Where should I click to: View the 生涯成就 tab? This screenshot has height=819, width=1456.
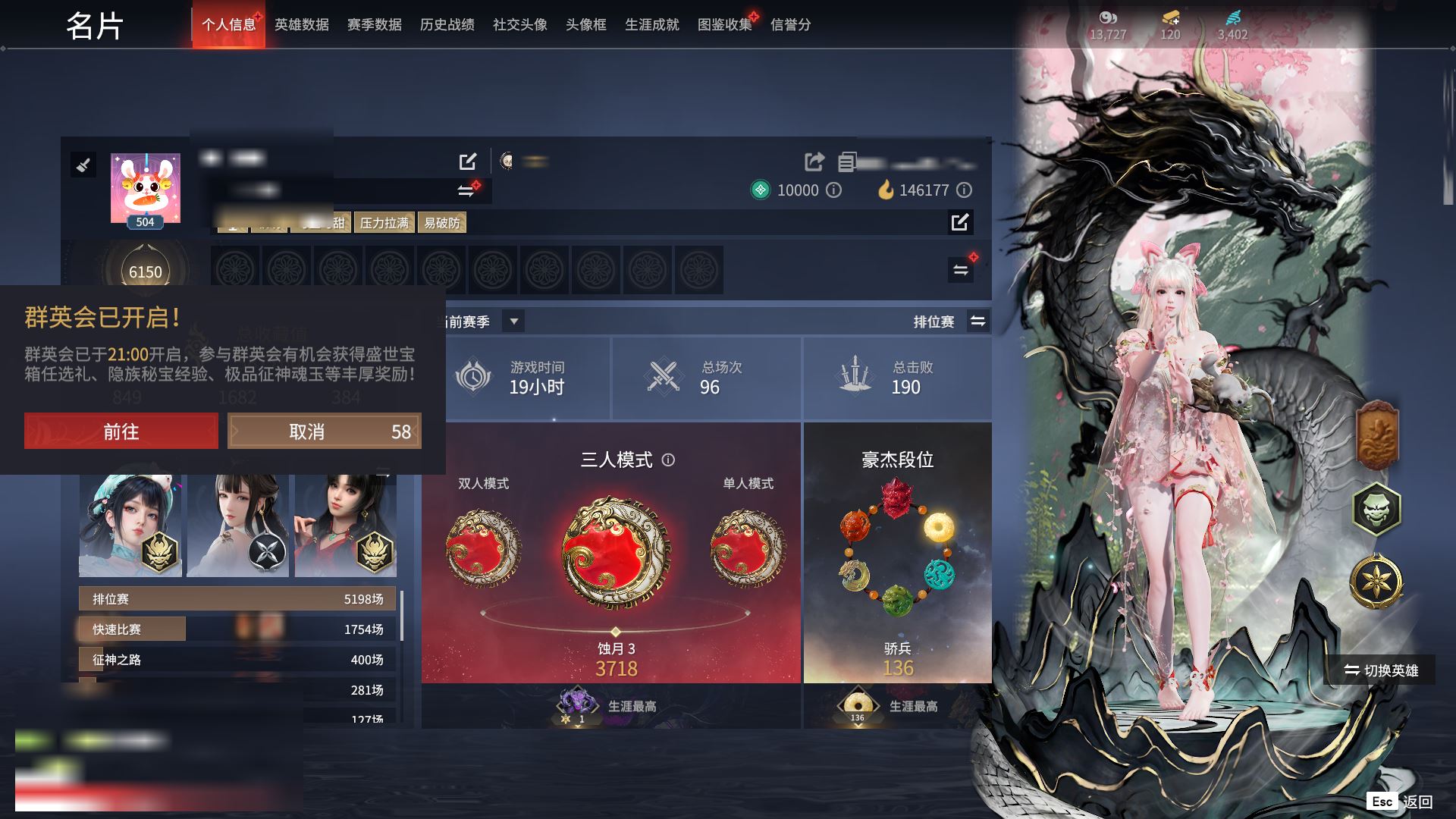point(651,25)
